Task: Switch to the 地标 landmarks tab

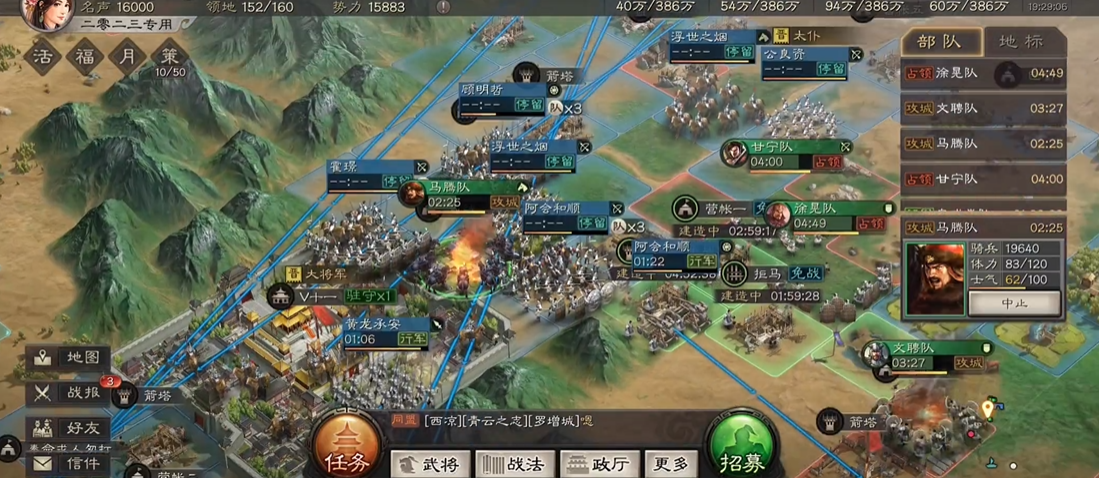Action: [1021, 42]
